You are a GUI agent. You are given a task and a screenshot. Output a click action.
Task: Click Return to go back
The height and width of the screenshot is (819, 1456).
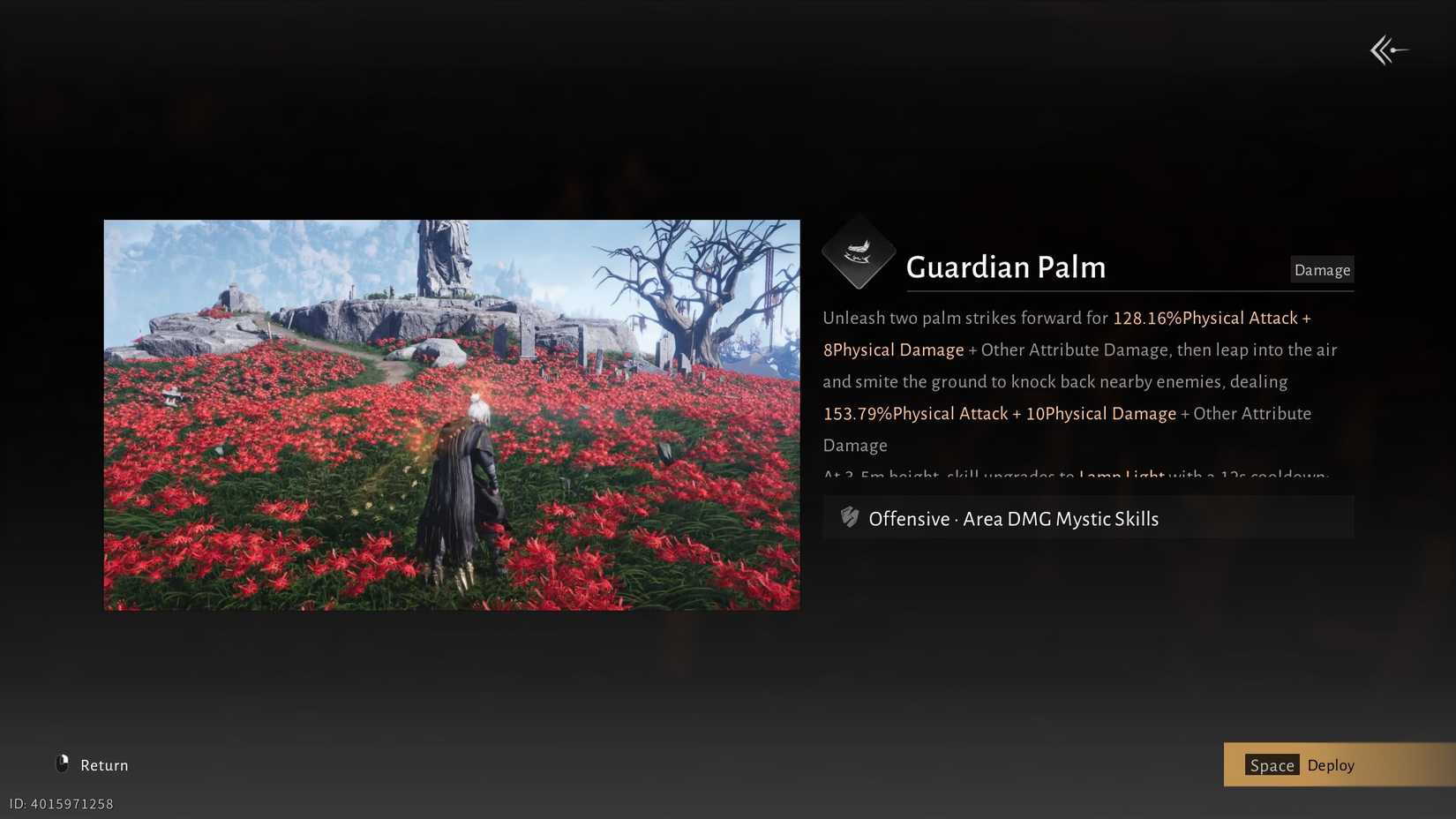pyautogui.click(x=103, y=764)
